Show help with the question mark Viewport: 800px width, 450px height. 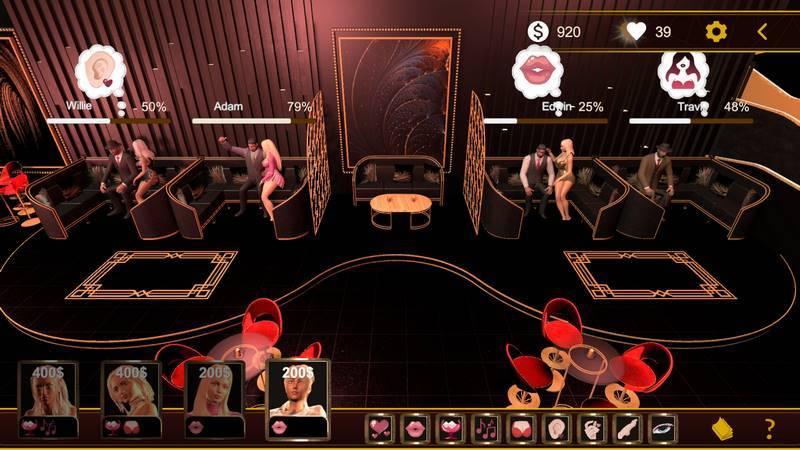769,429
